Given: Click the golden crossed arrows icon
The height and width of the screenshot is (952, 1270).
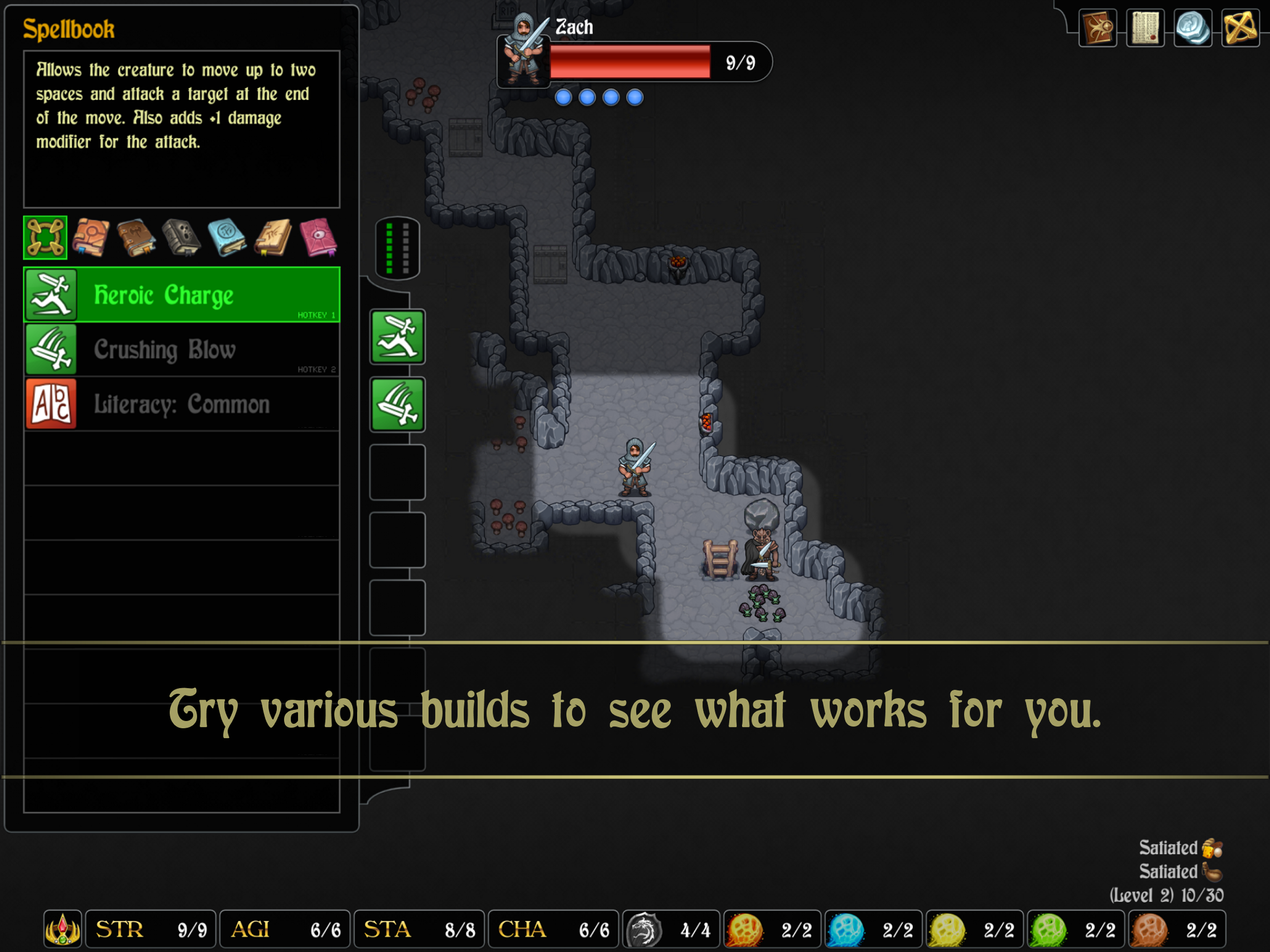Looking at the screenshot, I should pos(1240,27).
